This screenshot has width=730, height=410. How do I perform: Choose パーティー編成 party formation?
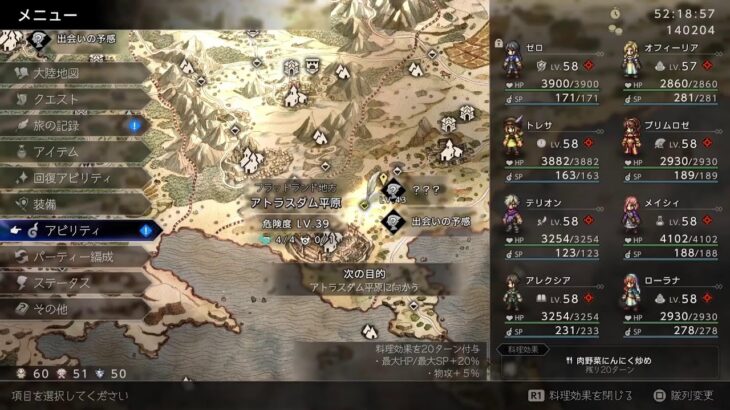tap(75, 256)
